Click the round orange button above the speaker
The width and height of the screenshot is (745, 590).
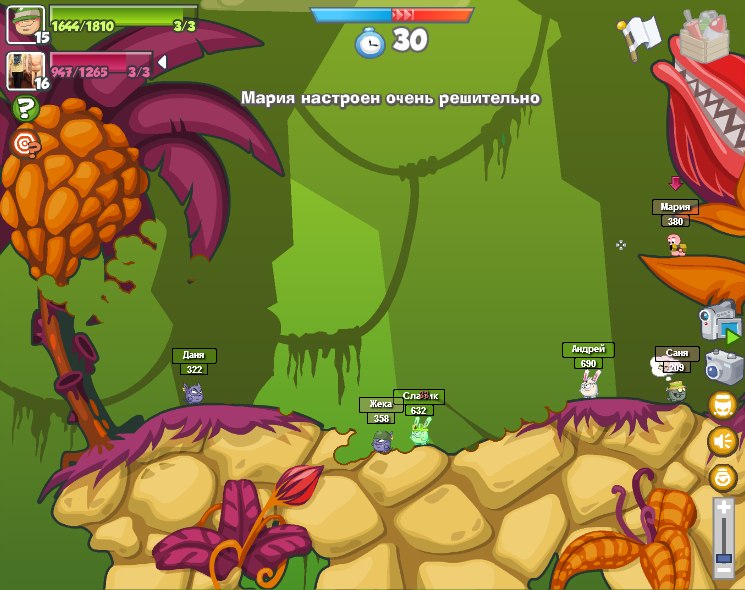pyautogui.click(x=722, y=404)
